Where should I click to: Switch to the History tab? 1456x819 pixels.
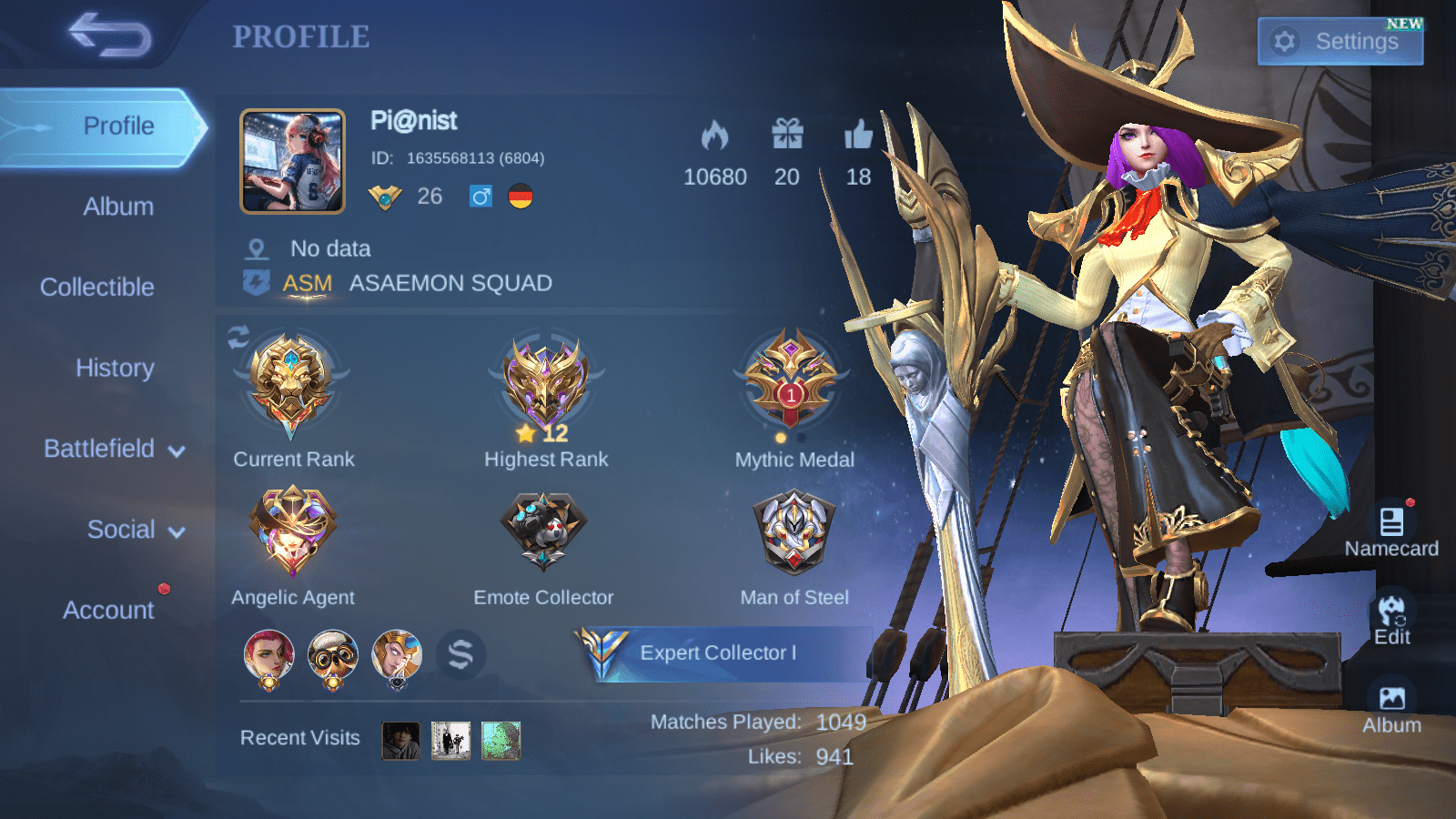pos(115,368)
